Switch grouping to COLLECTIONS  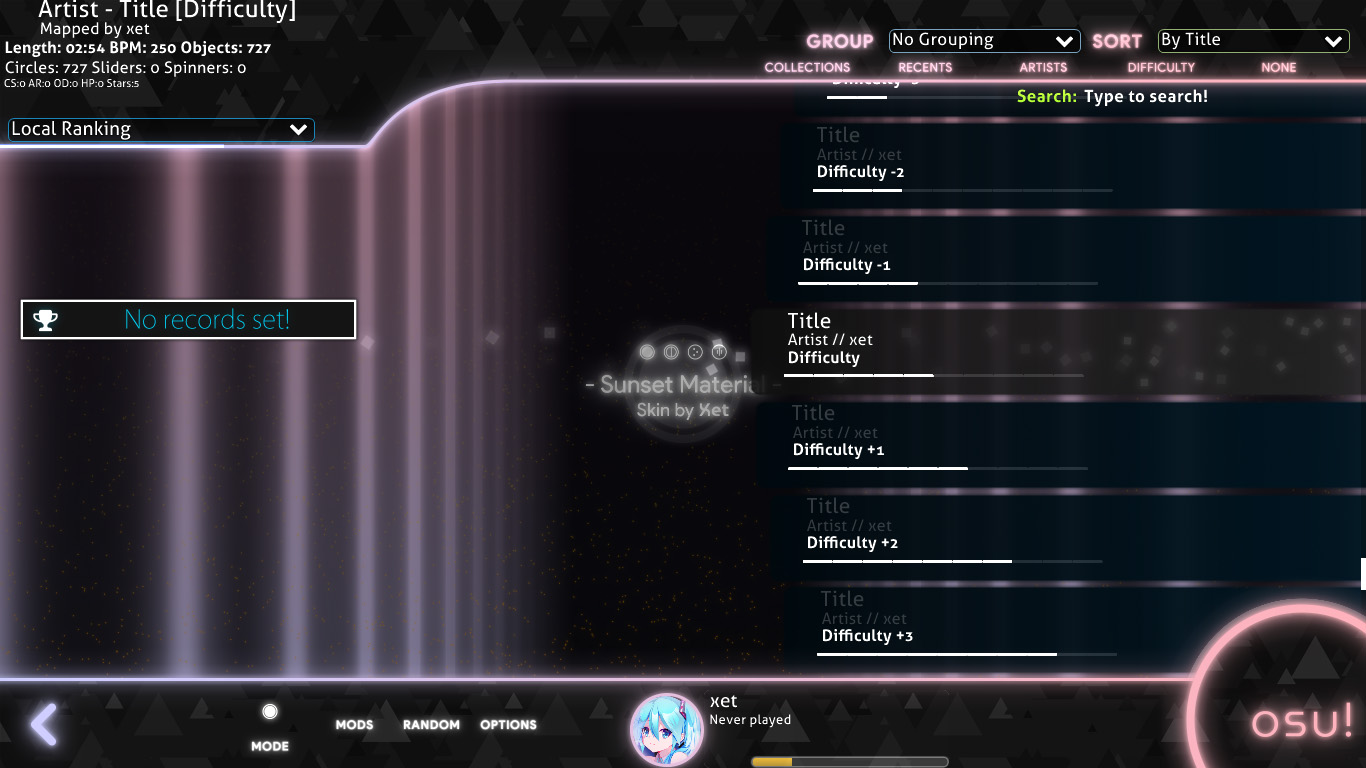pos(807,67)
